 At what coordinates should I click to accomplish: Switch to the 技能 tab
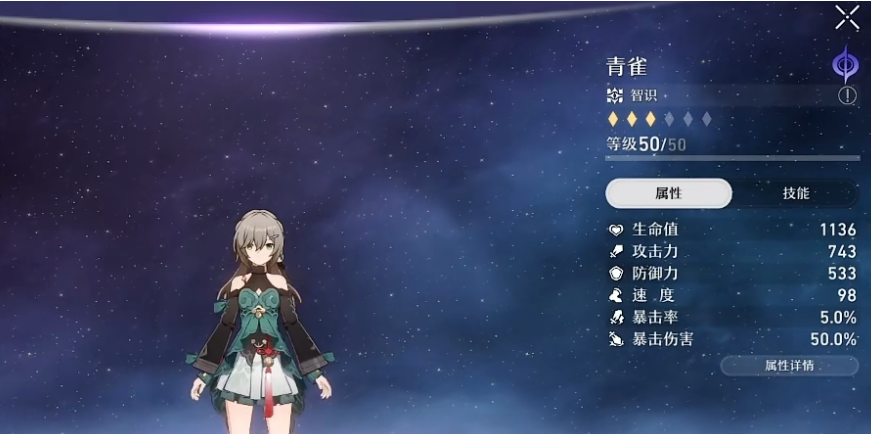pyautogui.click(x=796, y=193)
